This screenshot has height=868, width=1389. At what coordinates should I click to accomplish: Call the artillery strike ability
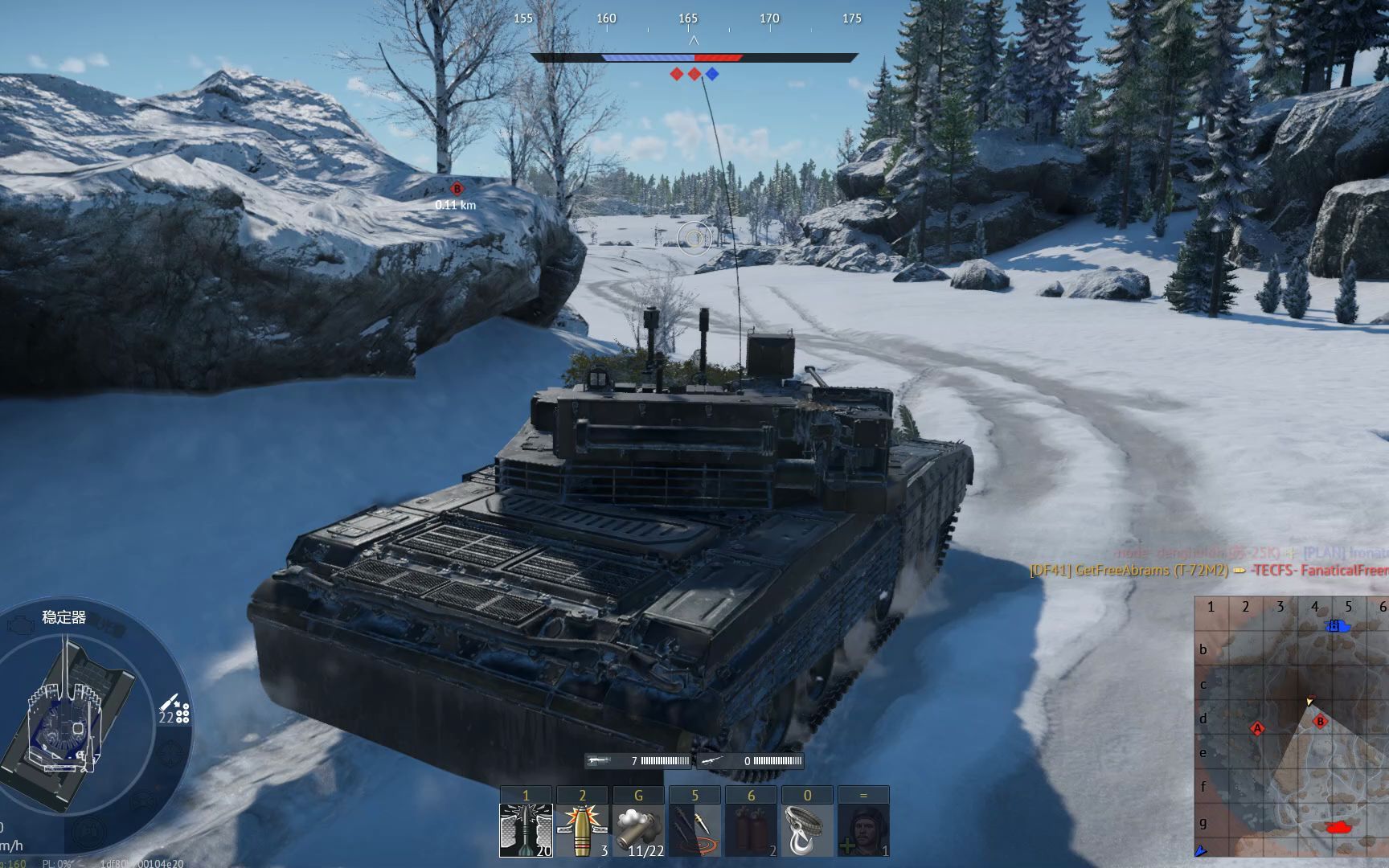(694, 829)
